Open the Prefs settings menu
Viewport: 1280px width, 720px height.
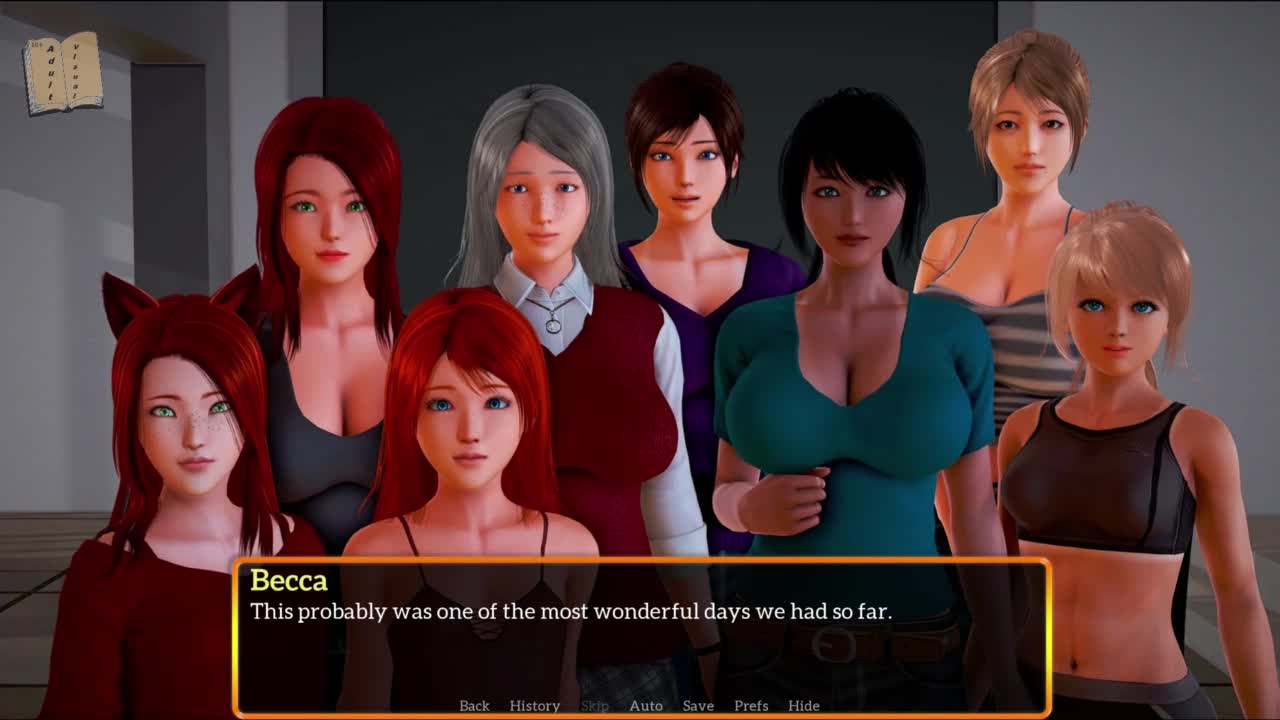click(751, 706)
